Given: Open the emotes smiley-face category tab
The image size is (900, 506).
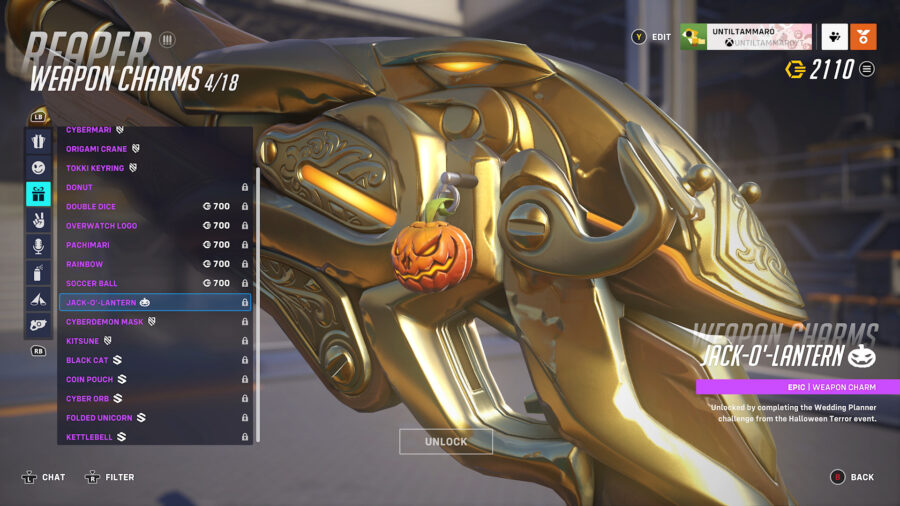Looking at the screenshot, I should [x=38, y=167].
